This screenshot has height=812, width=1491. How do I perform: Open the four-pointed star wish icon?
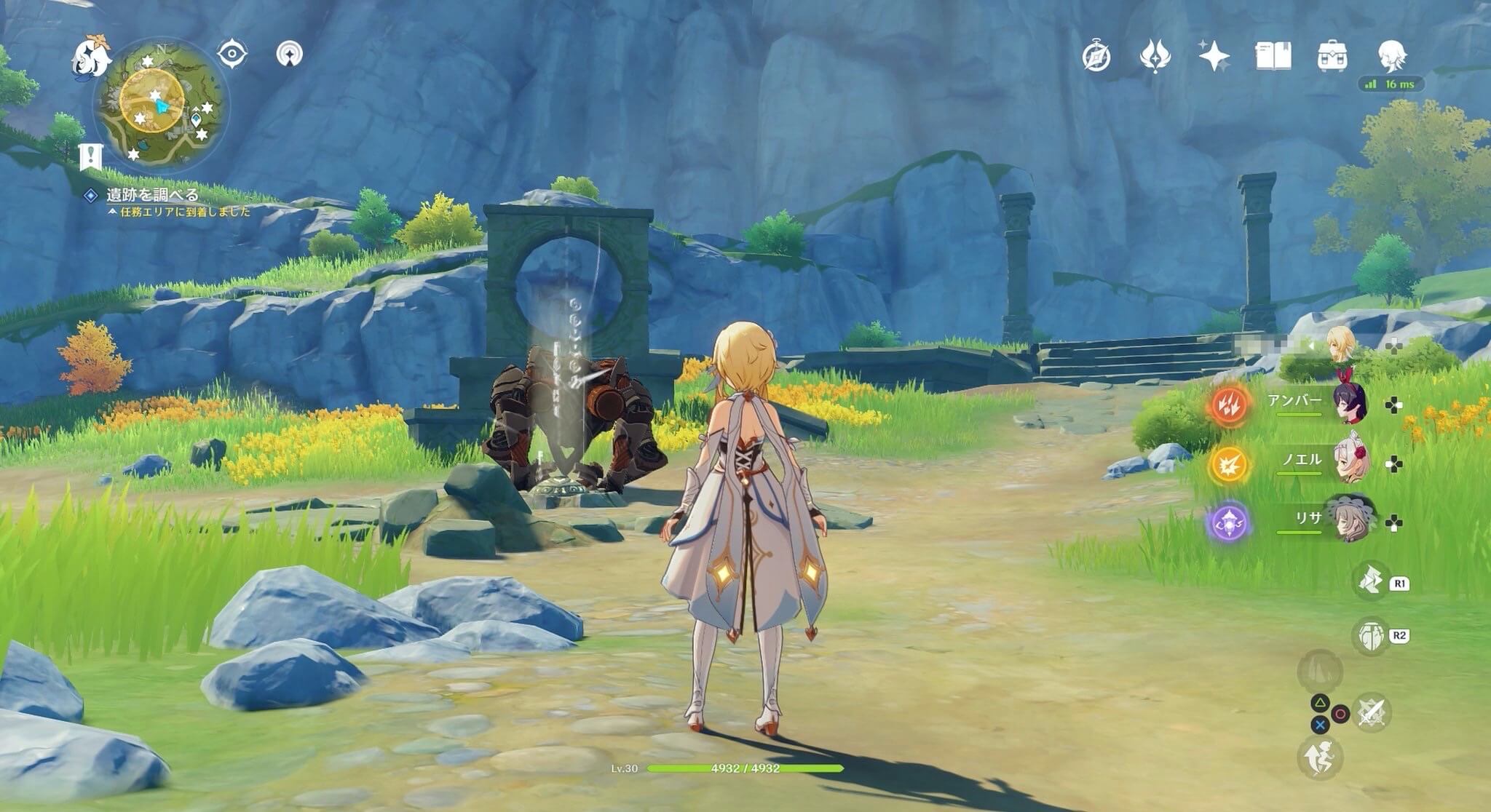(1214, 57)
